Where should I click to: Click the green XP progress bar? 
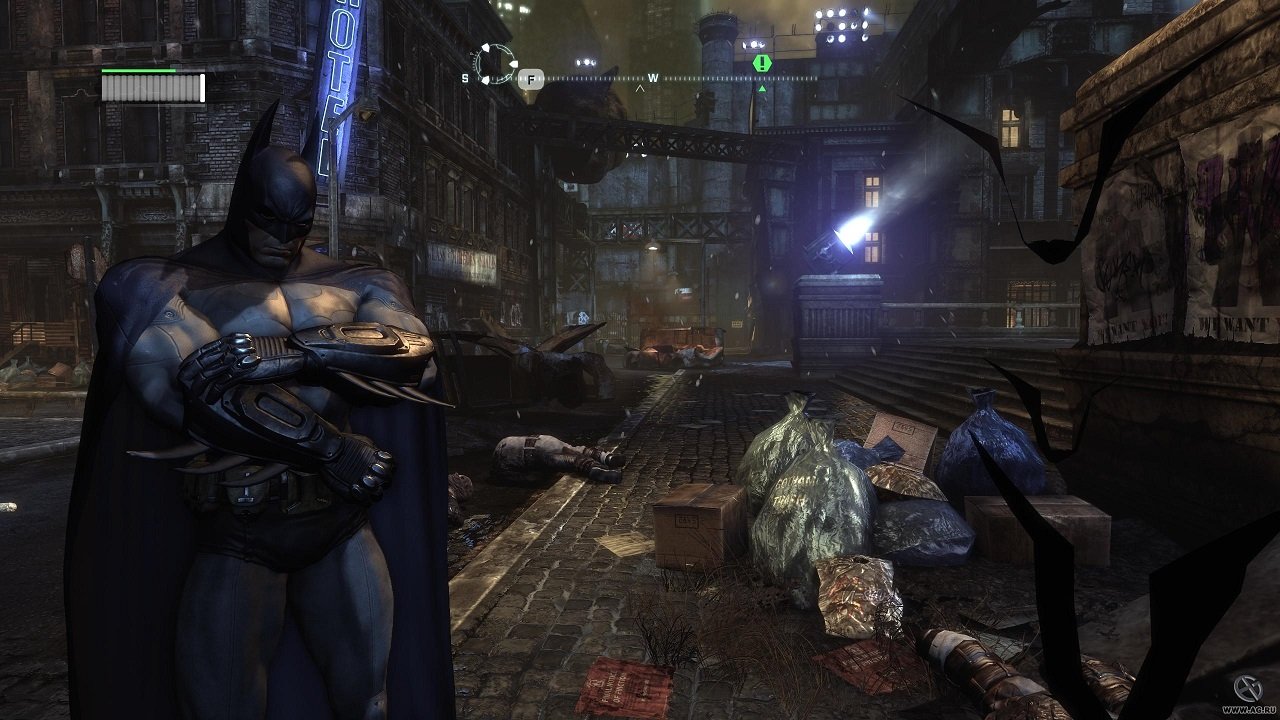click(x=140, y=70)
